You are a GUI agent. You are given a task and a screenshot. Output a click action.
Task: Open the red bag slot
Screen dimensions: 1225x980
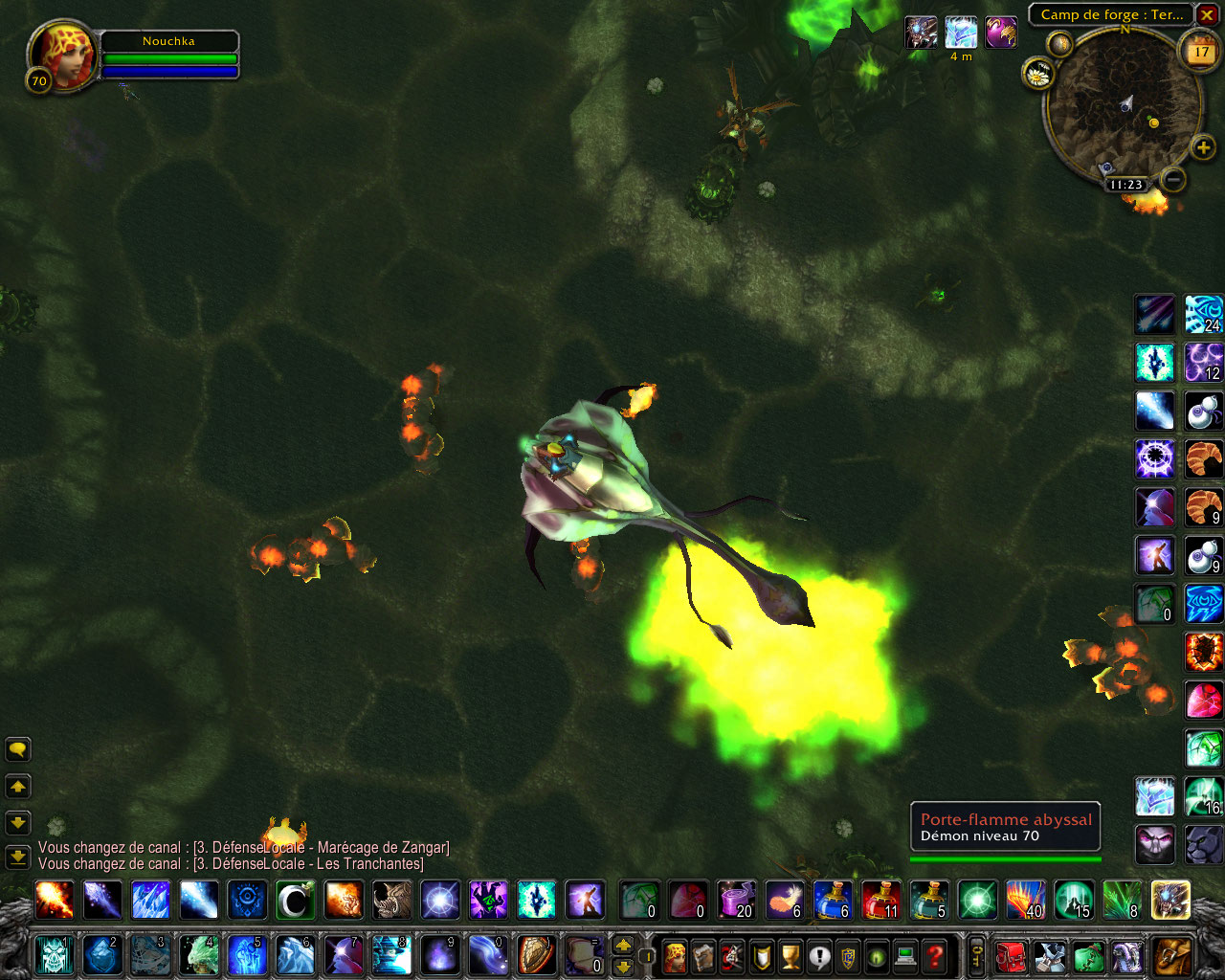click(1012, 954)
